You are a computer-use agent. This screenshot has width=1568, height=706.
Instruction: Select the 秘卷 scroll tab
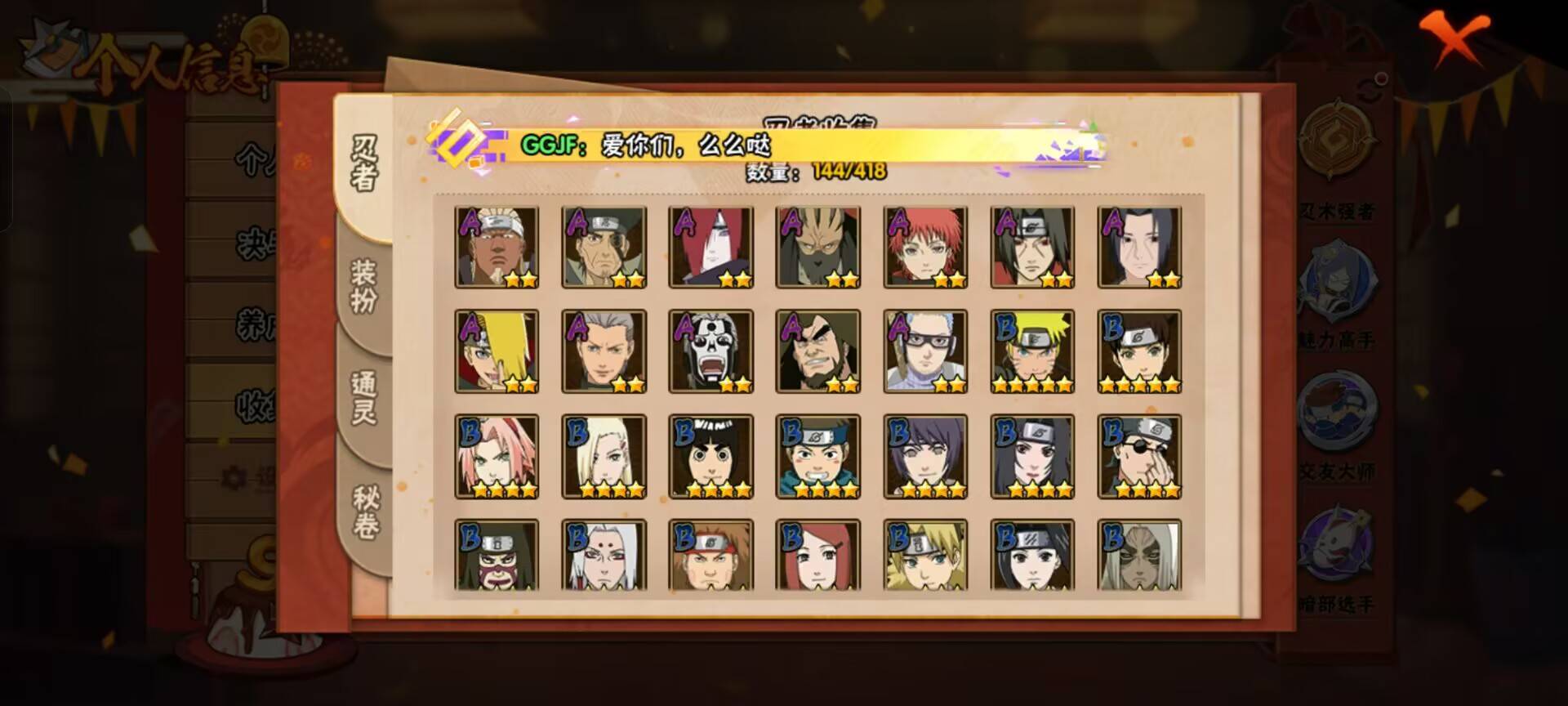coord(364,512)
